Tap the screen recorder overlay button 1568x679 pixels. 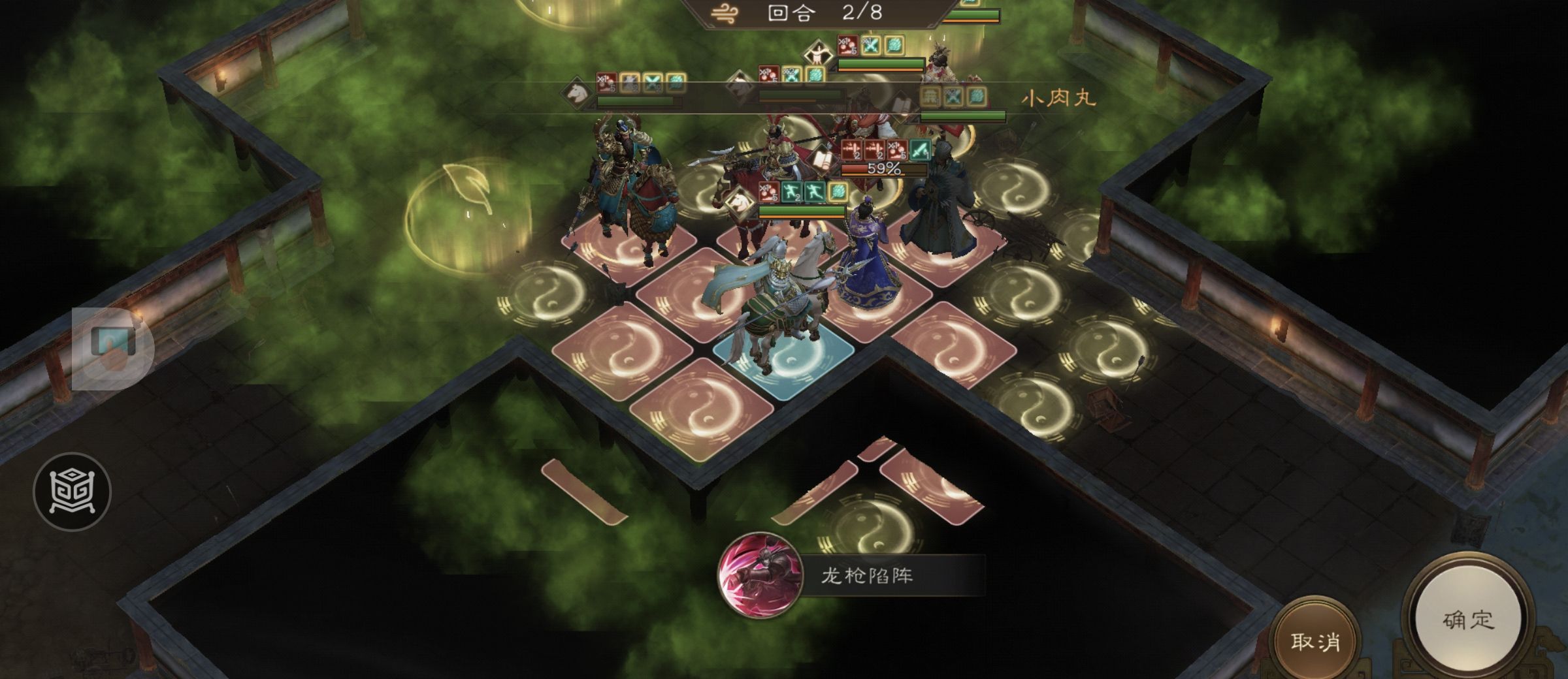tap(112, 348)
